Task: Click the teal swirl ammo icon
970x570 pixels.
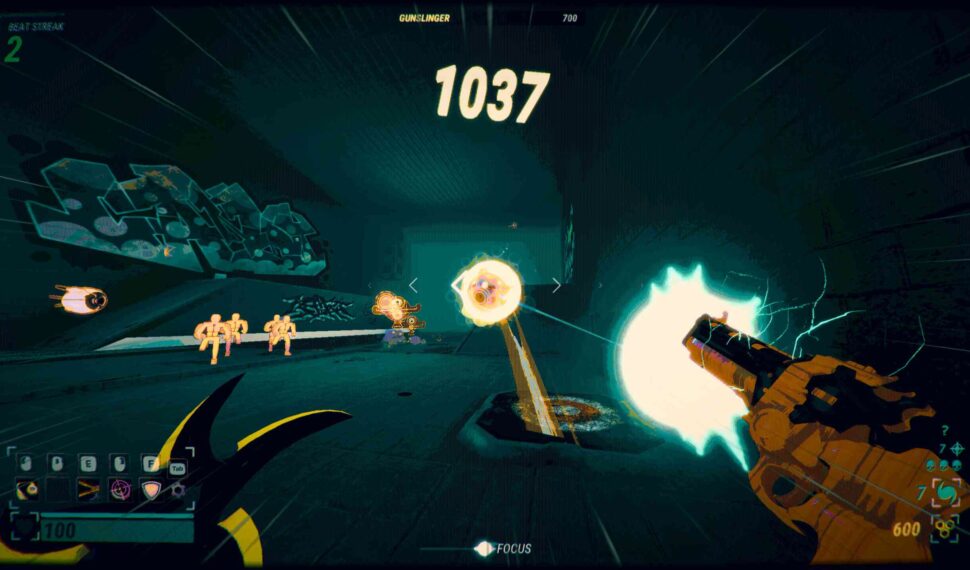Action: (945, 493)
